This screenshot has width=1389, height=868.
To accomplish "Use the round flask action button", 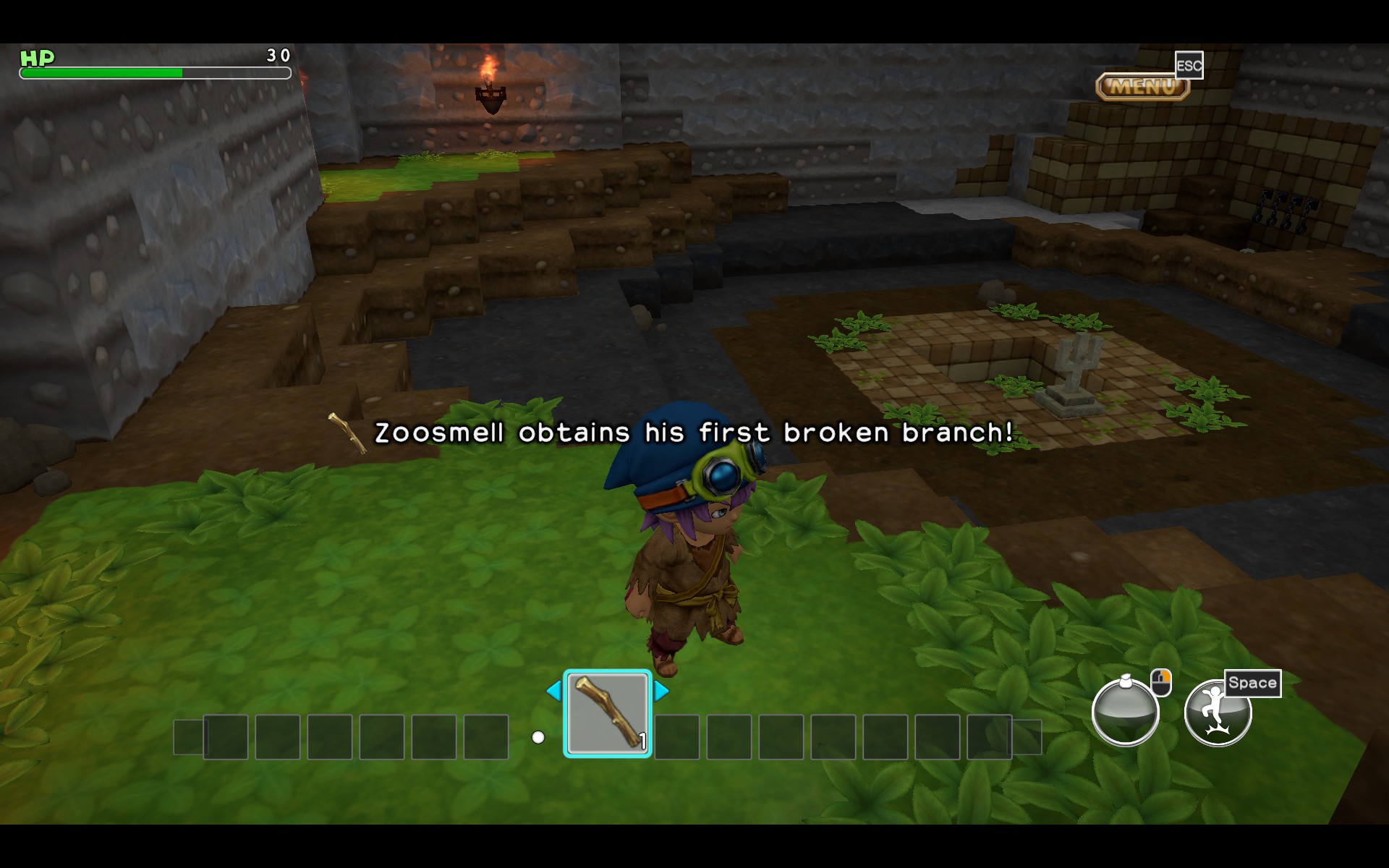I will coord(1125,712).
